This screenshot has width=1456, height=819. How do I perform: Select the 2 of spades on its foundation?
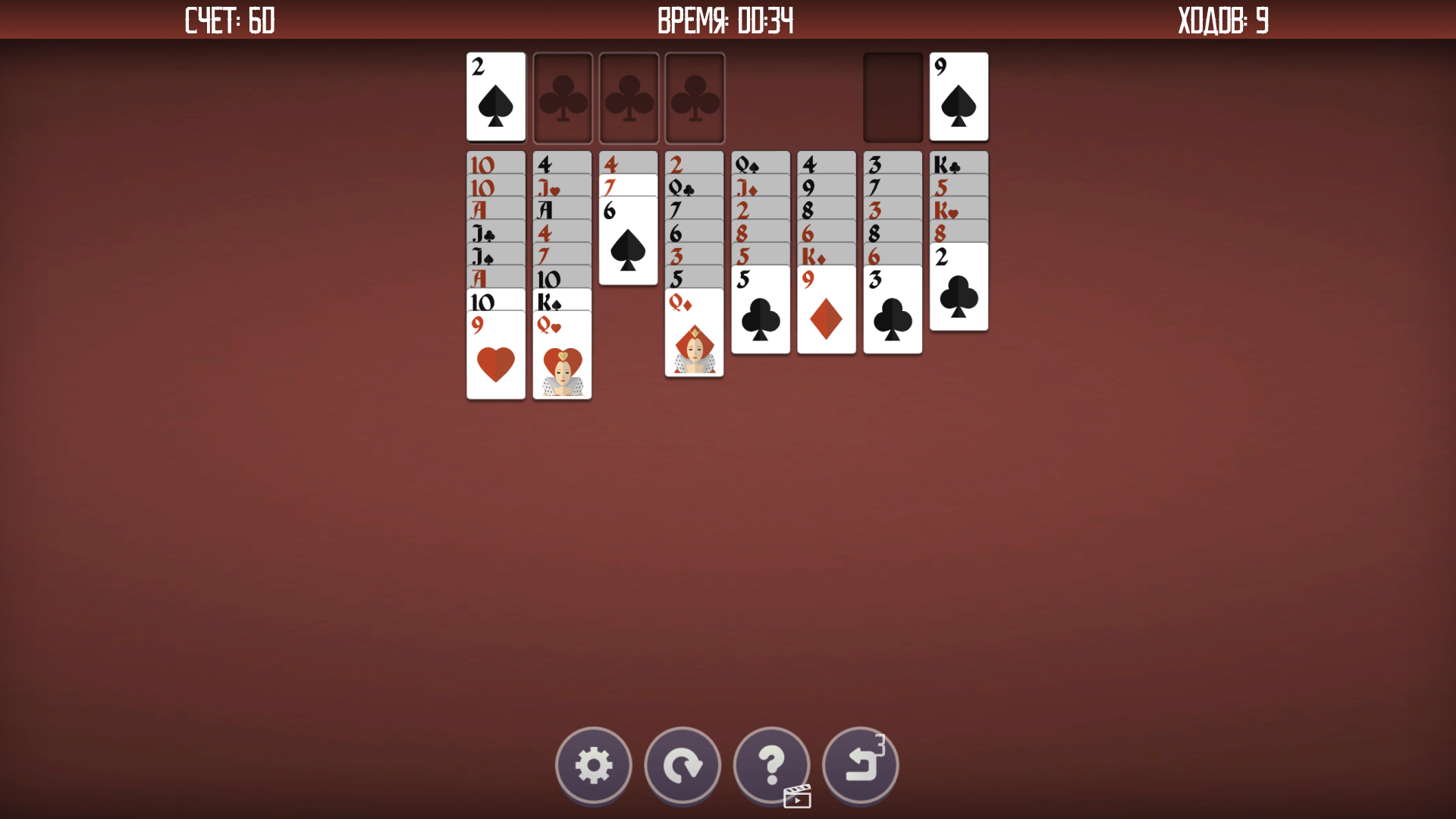[495, 97]
